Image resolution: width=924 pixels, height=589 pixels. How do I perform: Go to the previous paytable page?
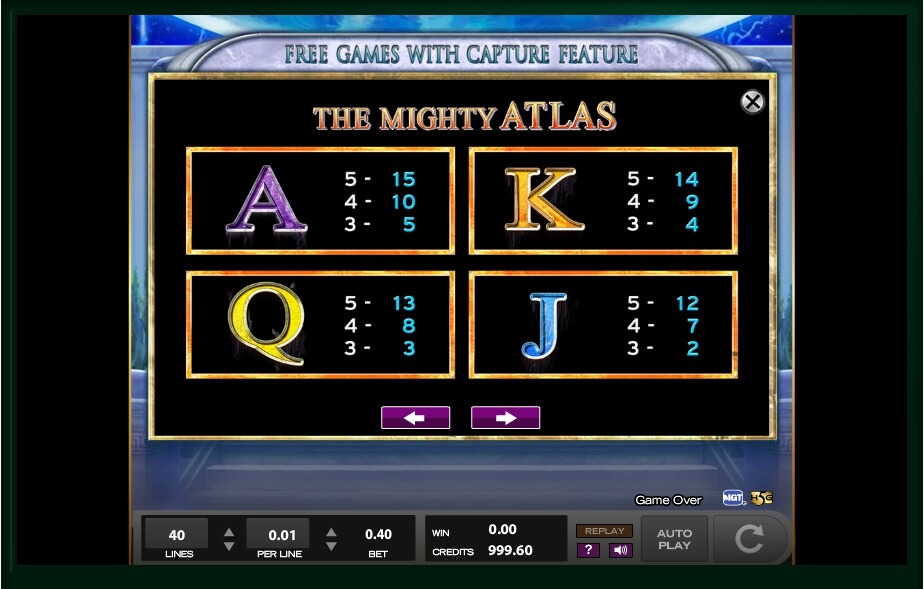point(415,418)
